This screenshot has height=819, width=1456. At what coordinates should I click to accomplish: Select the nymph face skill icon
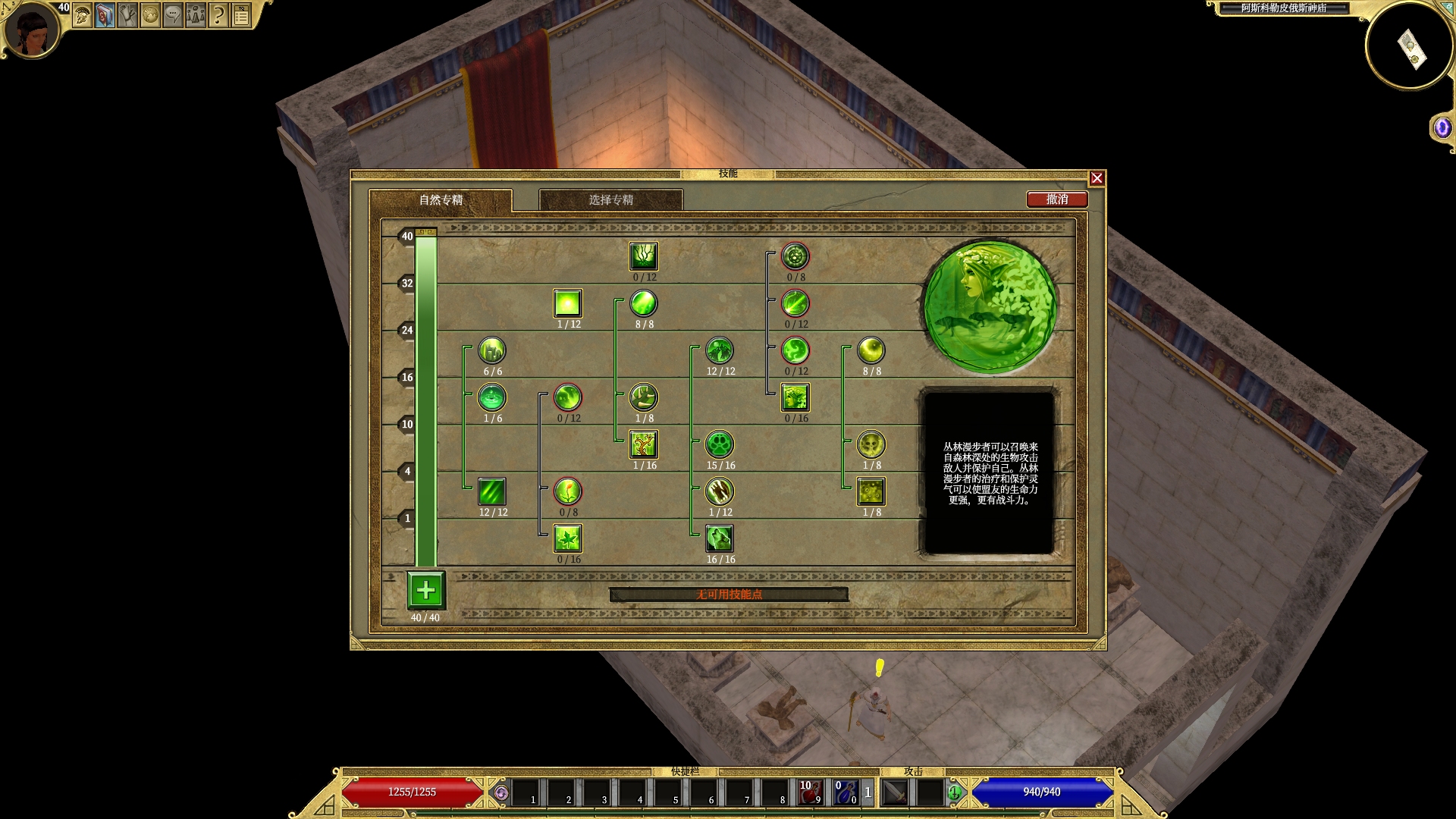coord(795,397)
